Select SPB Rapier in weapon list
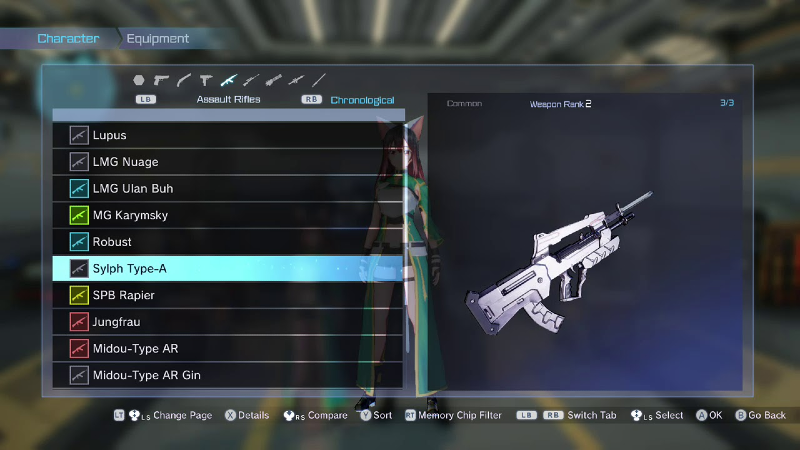The height and width of the screenshot is (450, 800). 228,295
